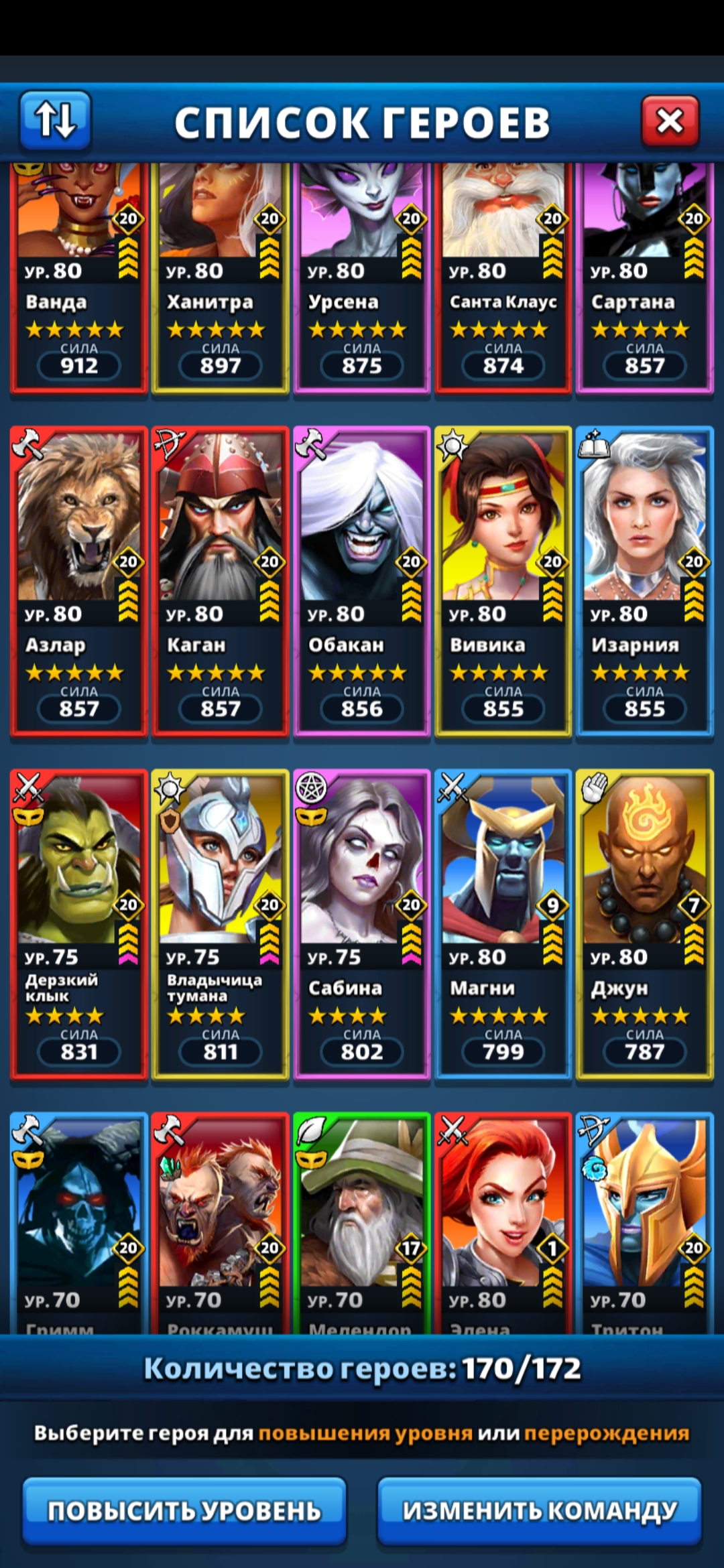Open the hero sorting options
724x1568 pixels.
(55, 120)
